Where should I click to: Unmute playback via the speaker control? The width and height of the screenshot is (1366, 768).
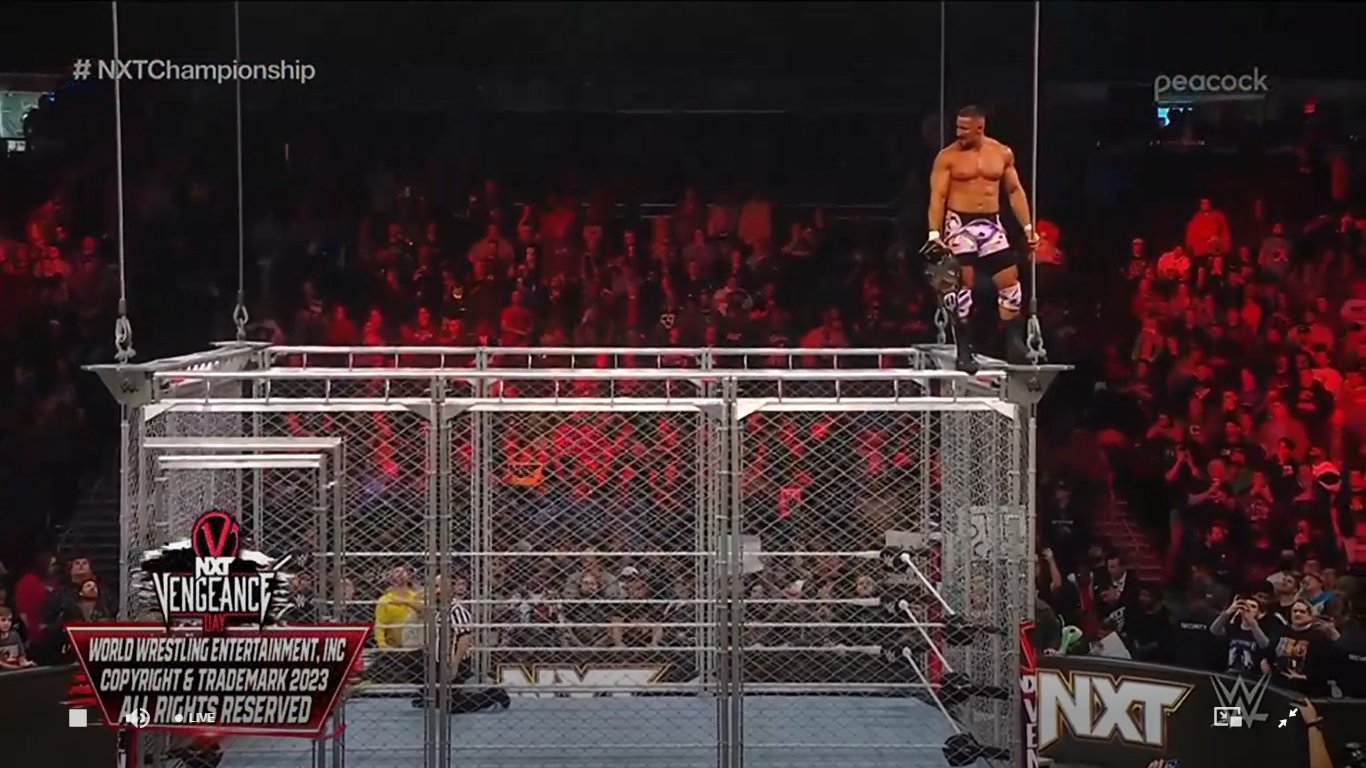click(138, 718)
